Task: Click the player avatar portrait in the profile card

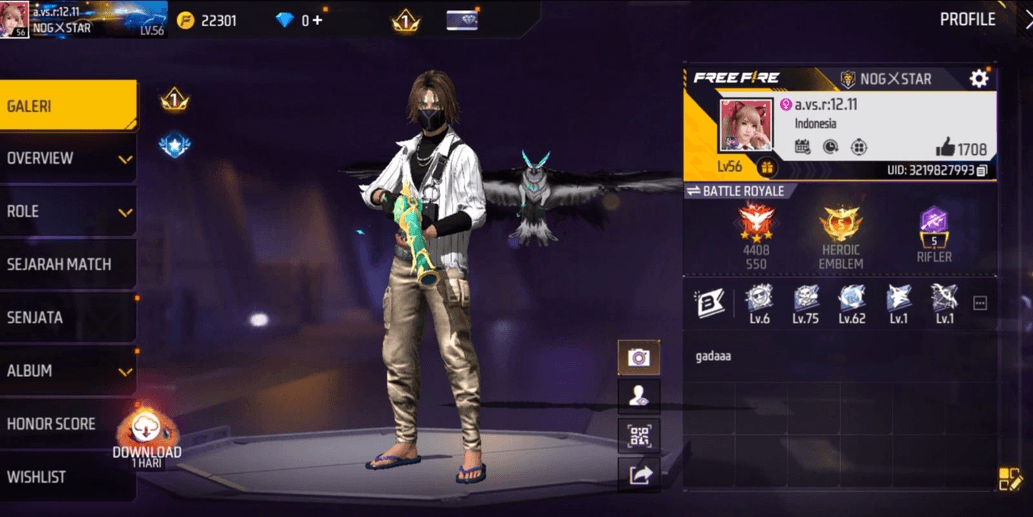Action: [x=746, y=126]
